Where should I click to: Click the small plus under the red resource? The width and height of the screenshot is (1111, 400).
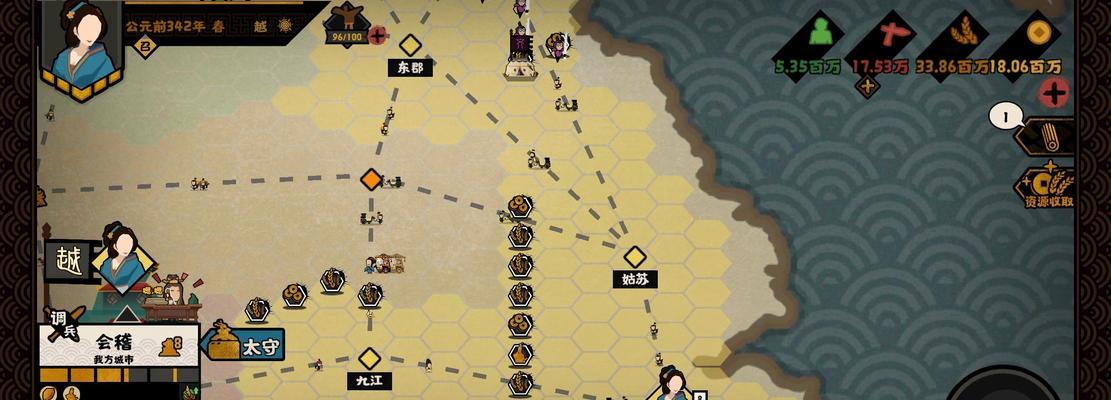867,86
